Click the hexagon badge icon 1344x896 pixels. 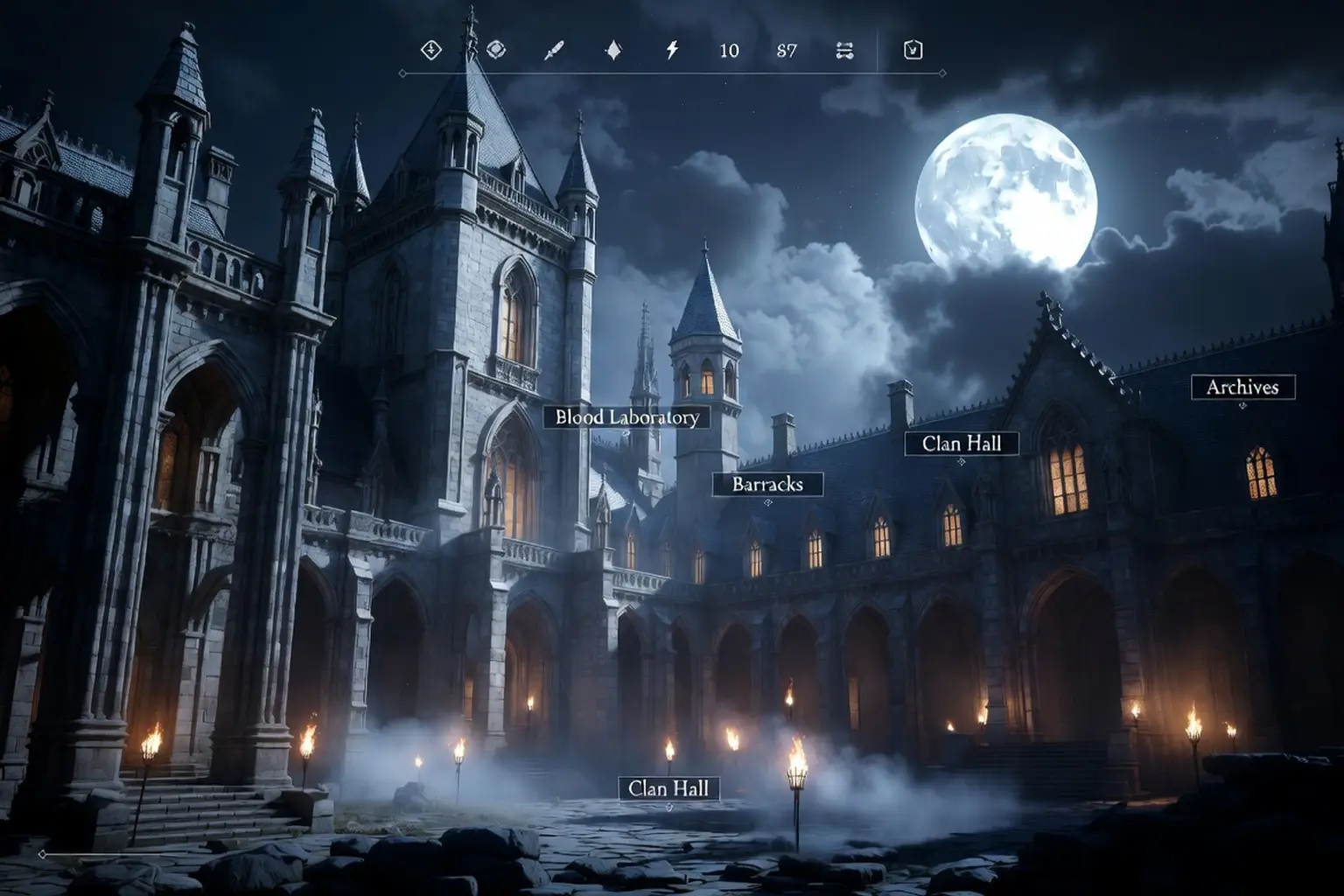click(x=913, y=50)
